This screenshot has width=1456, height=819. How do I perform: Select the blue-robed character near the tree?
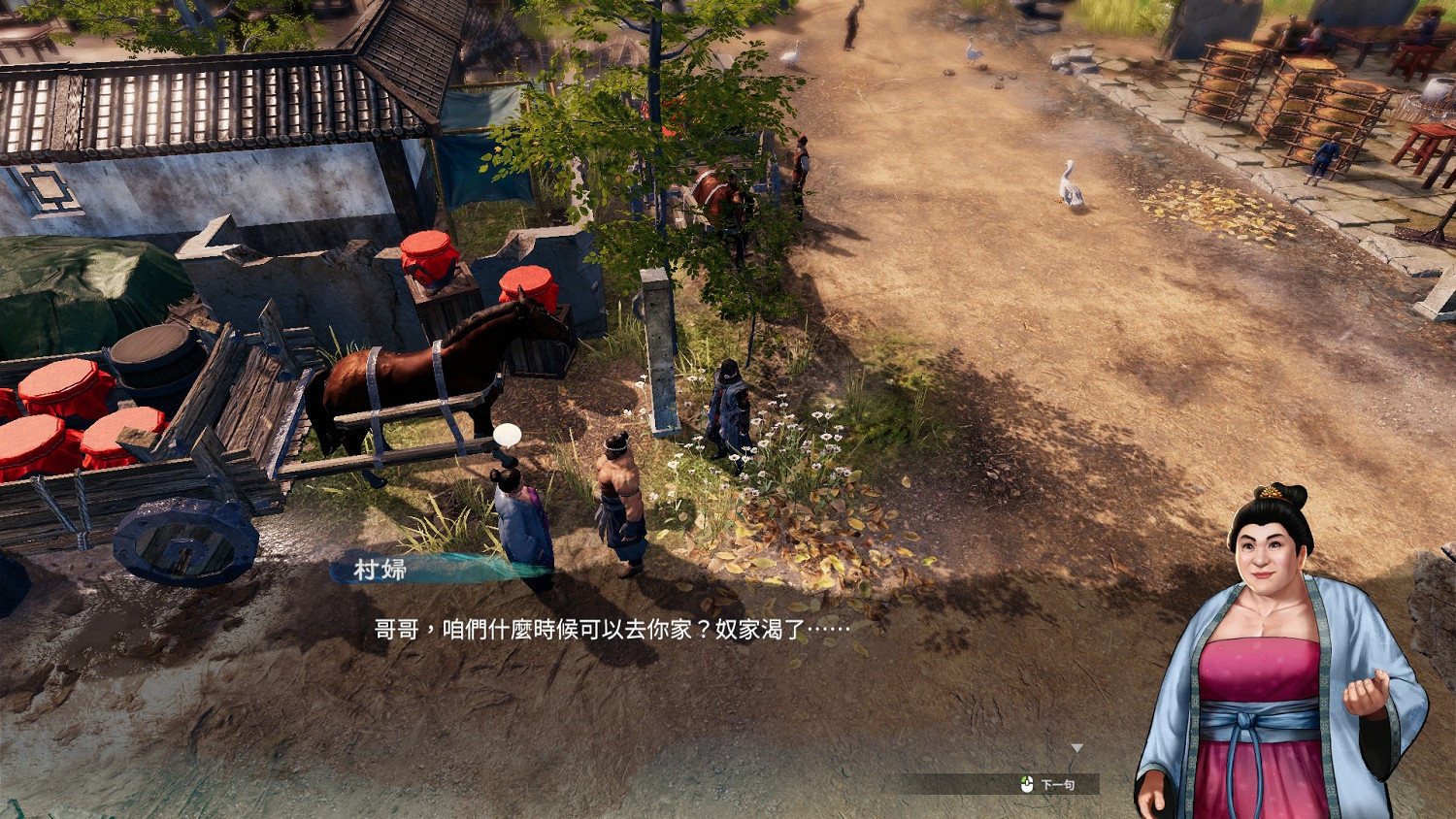click(x=730, y=408)
